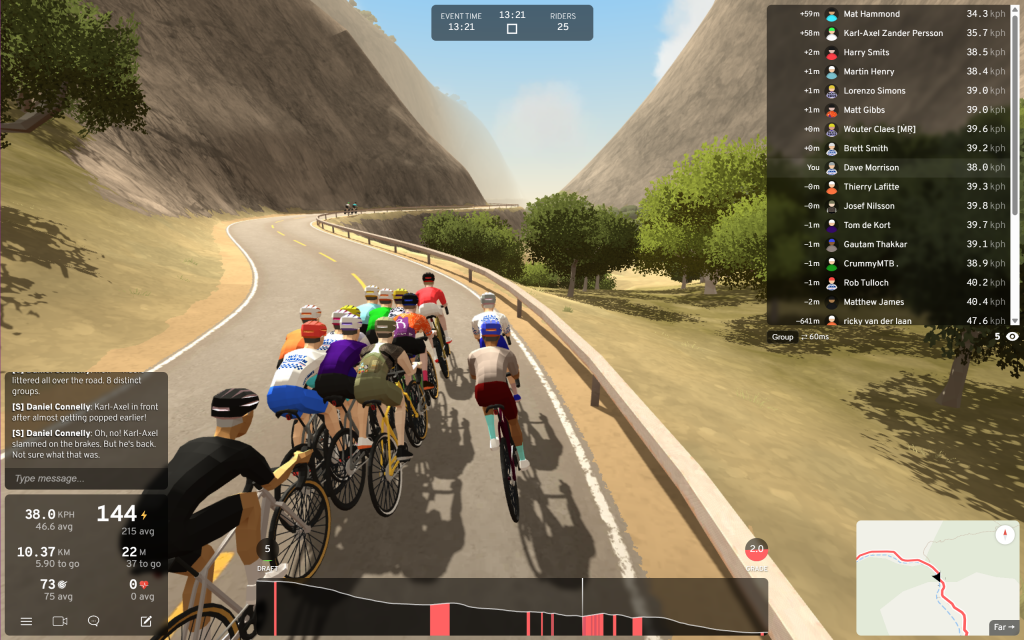Image resolution: width=1024 pixels, height=640 pixels.
Task: Open the edit pencil icon
Action: [146, 621]
